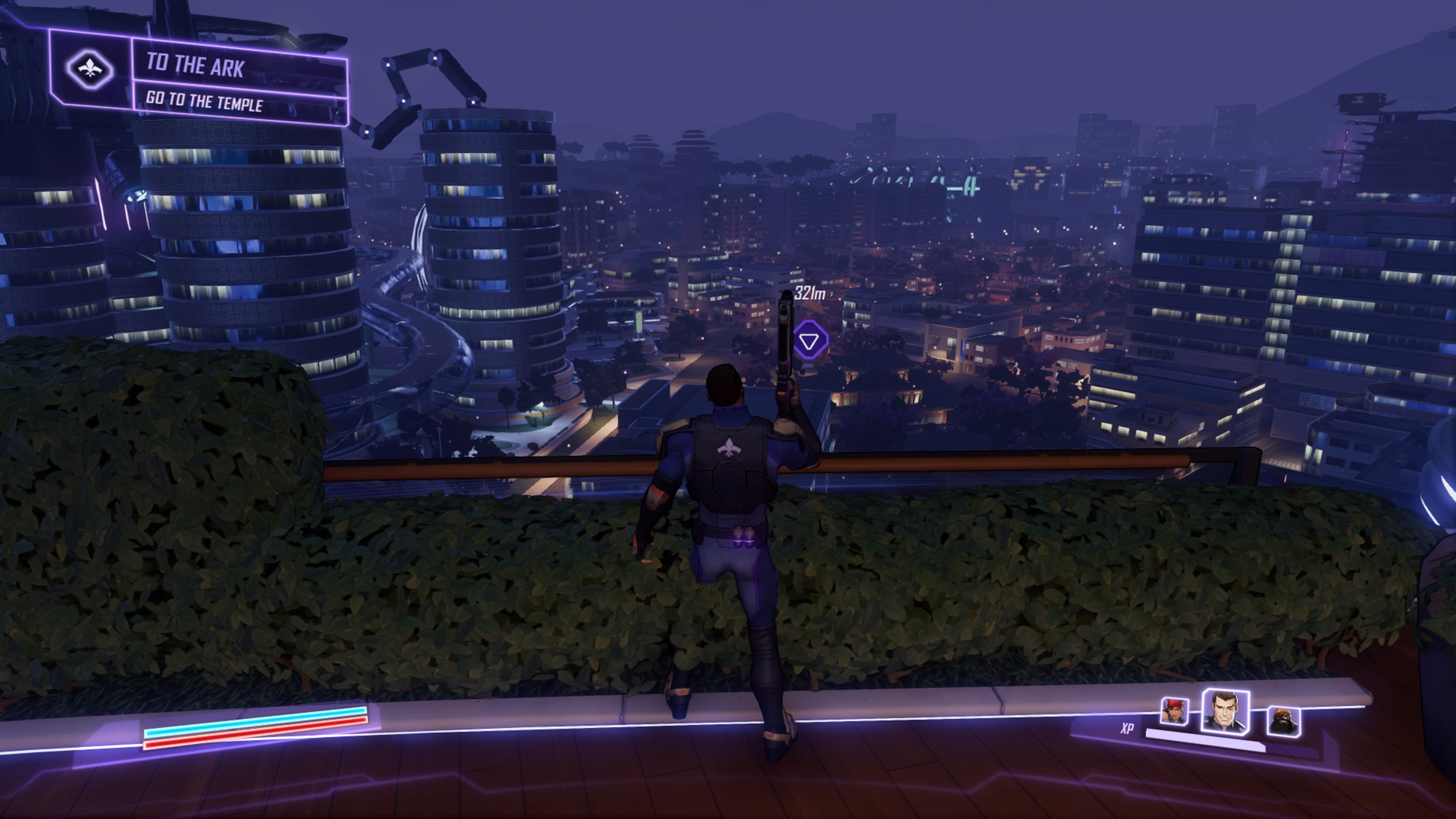Screen dimensions: 1456x819
Task: Click the purple waypoint marker
Action: pos(810,340)
